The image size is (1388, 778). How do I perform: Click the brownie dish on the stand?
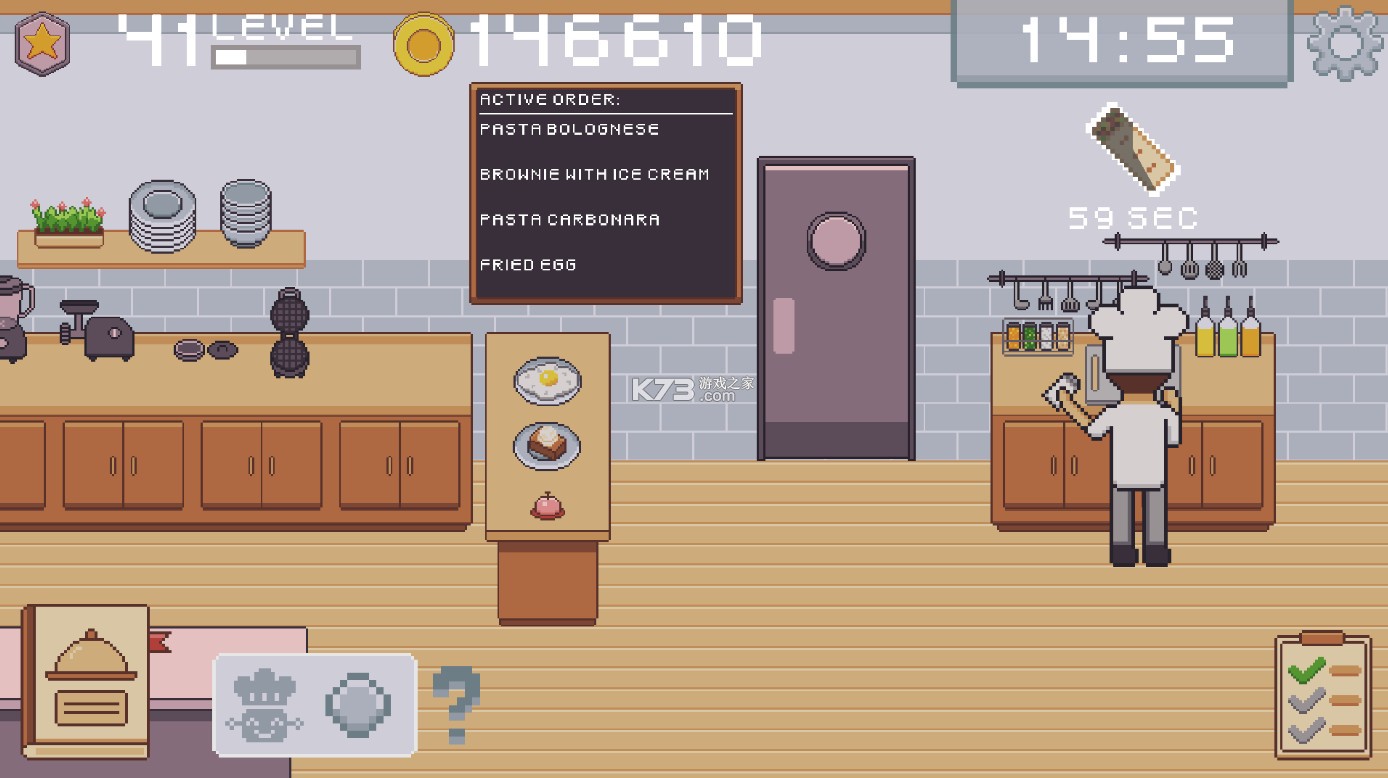point(546,448)
